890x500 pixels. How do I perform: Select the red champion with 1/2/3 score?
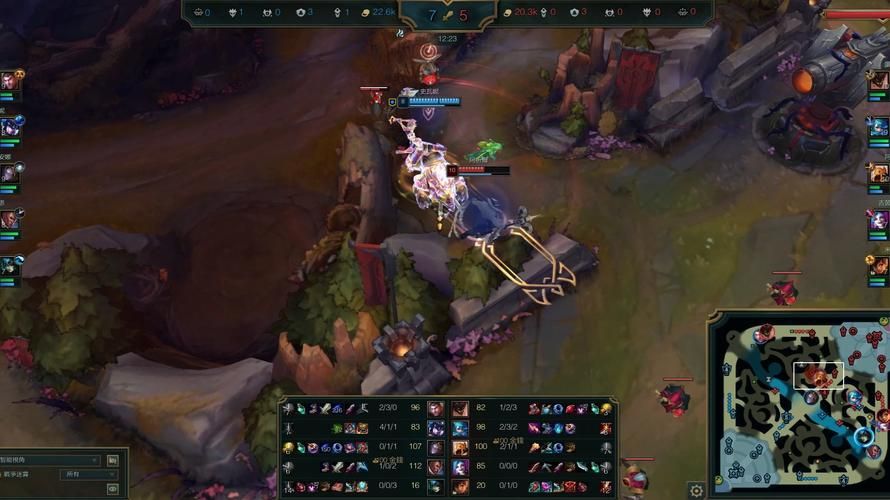pyautogui.click(x=460, y=408)
